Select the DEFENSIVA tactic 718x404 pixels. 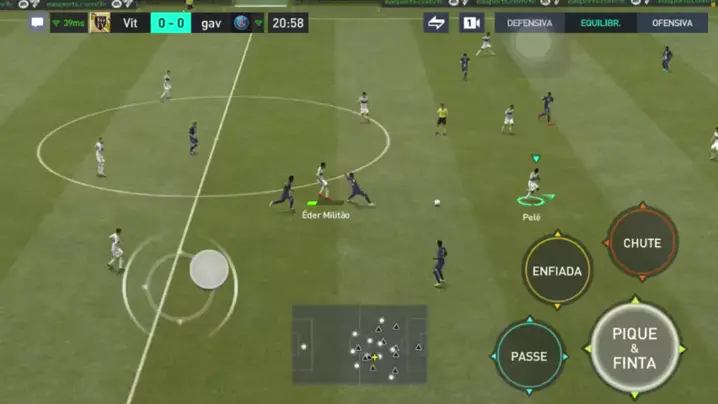(529, 23)
